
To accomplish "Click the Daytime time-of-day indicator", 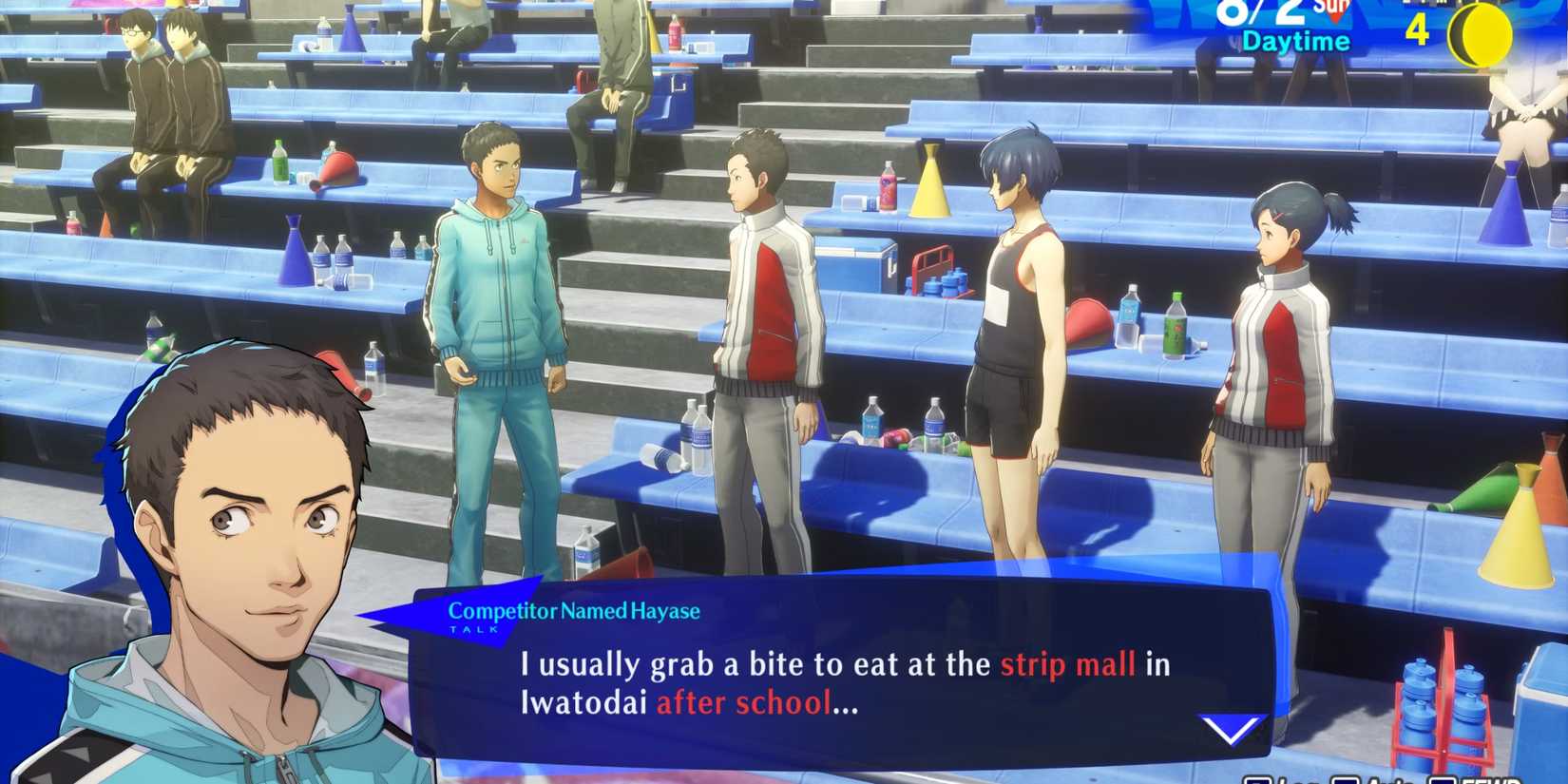I will (1296, 42).
